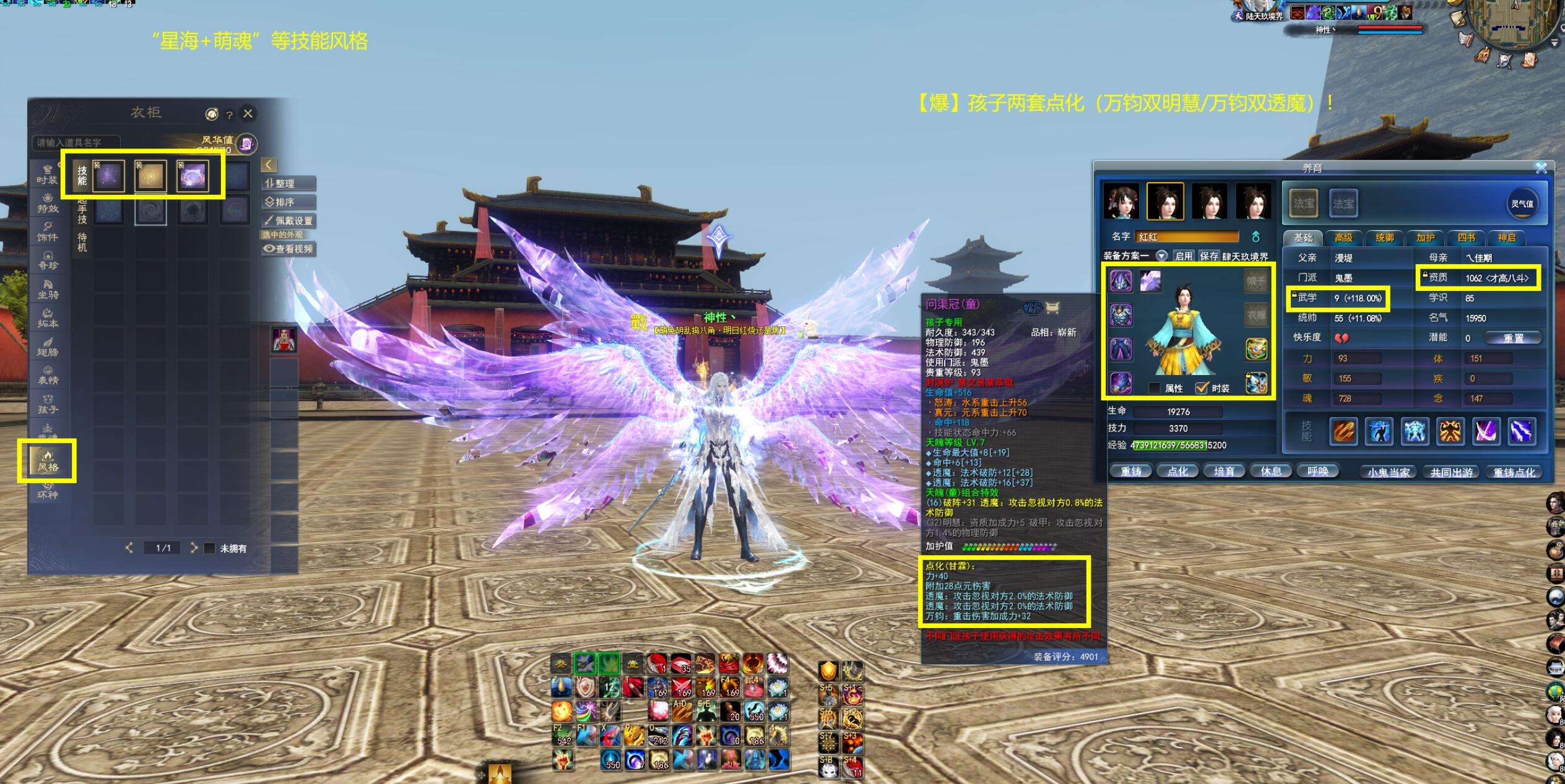Choose the 休息 rest button
1565x784 pixels.
[x=1271, y=472]
